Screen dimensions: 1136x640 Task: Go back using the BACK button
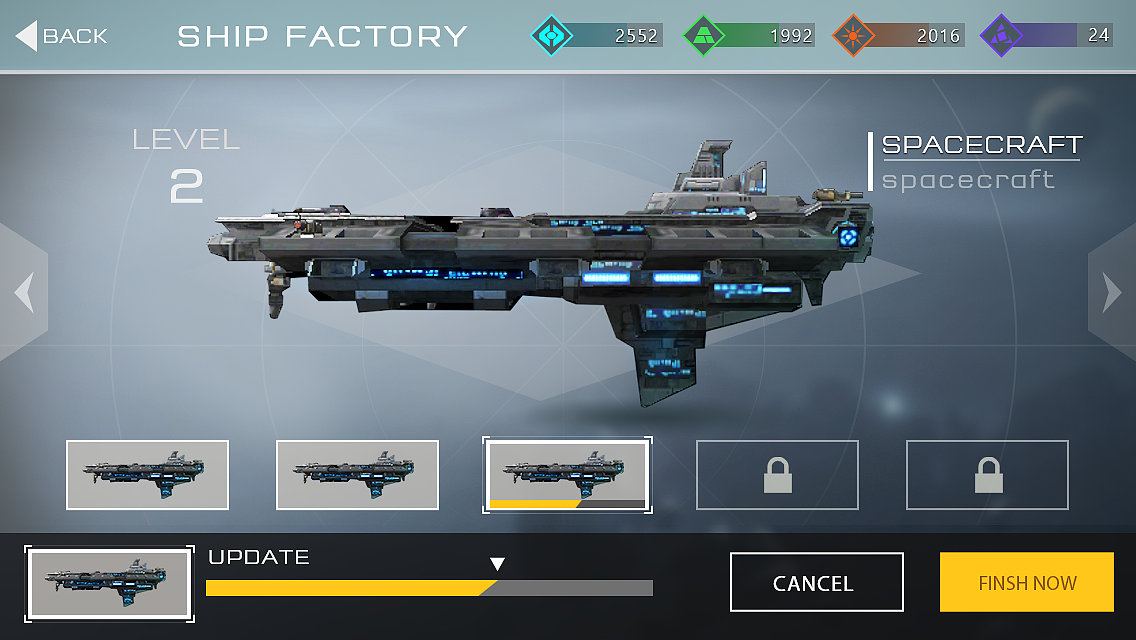coord(62,36)
